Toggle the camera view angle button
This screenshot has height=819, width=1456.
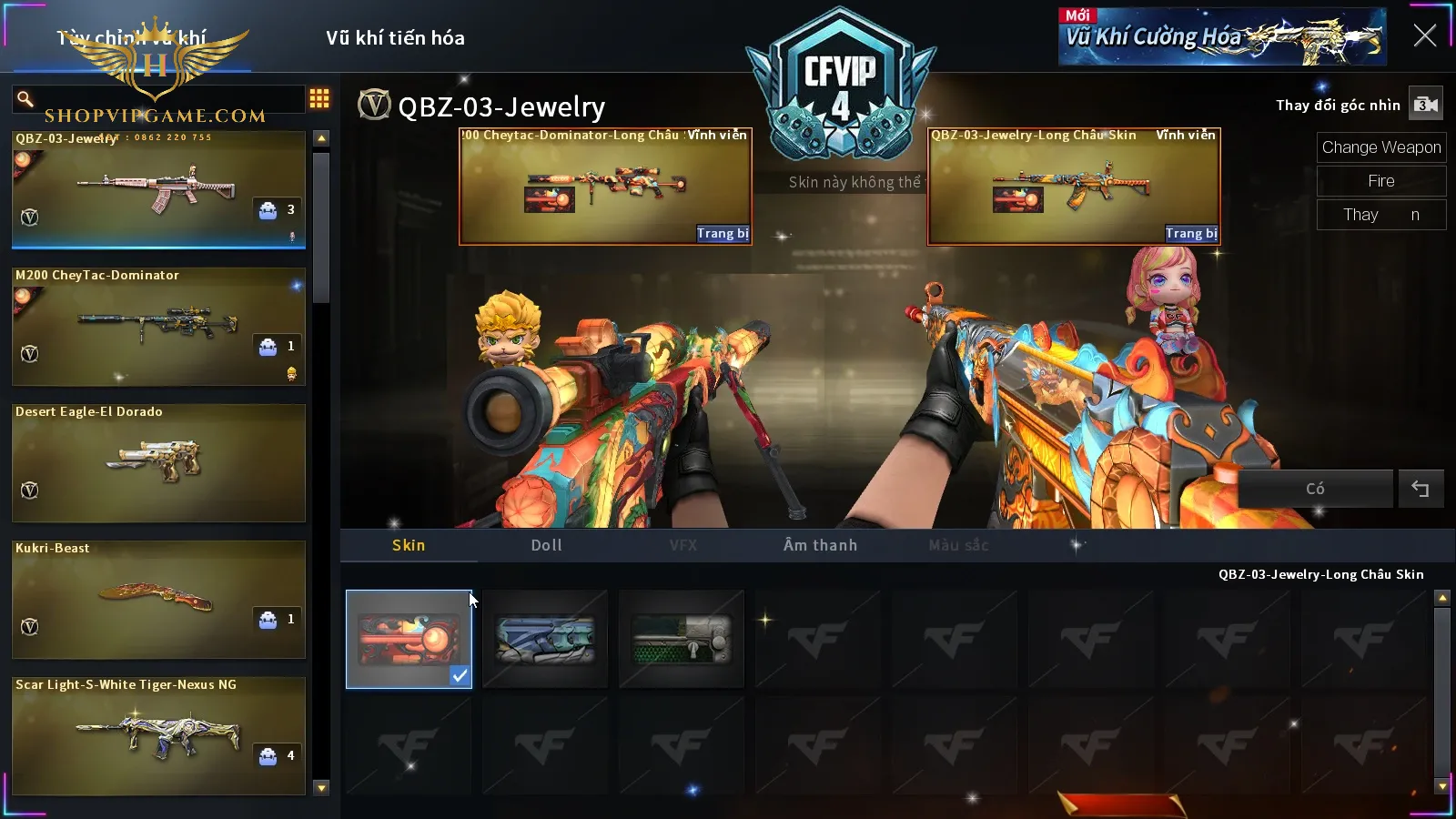coord(1425,105)
